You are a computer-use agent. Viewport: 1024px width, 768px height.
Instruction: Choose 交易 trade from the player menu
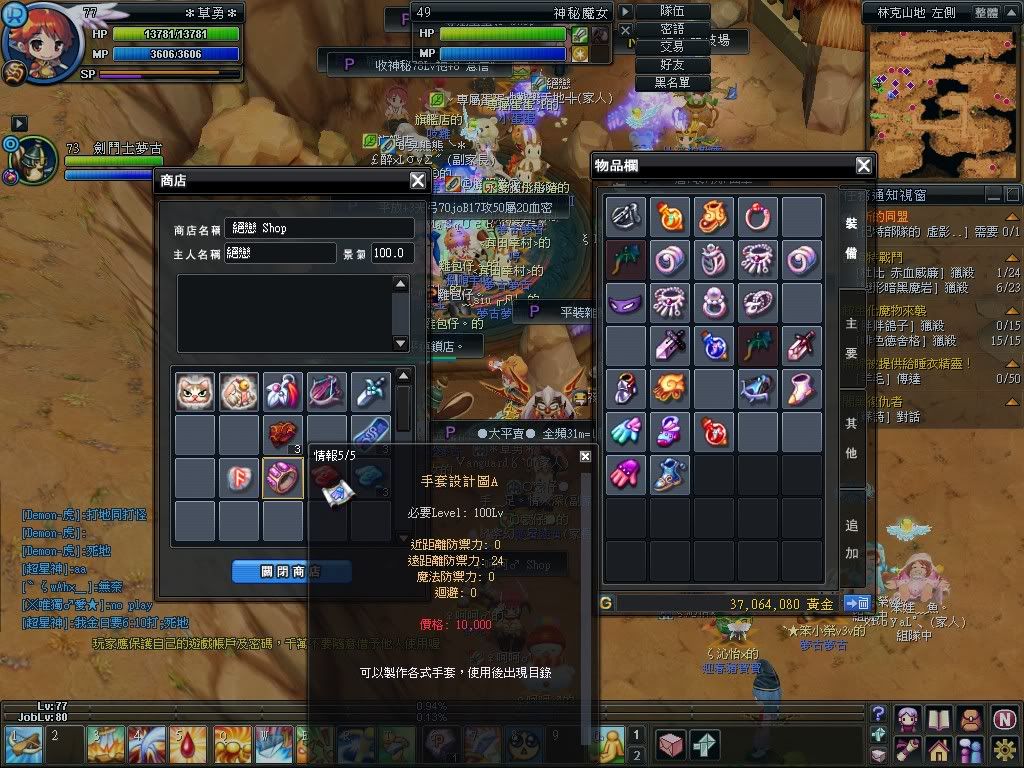coord(672,47)
